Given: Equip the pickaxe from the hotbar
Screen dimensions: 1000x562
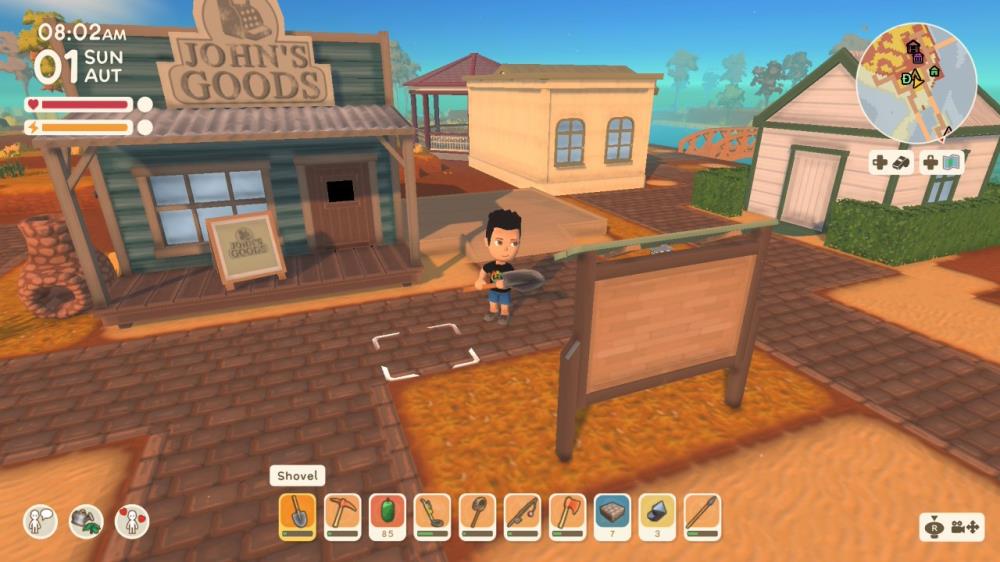Looking at the screenshot, I should click(343, 515).
